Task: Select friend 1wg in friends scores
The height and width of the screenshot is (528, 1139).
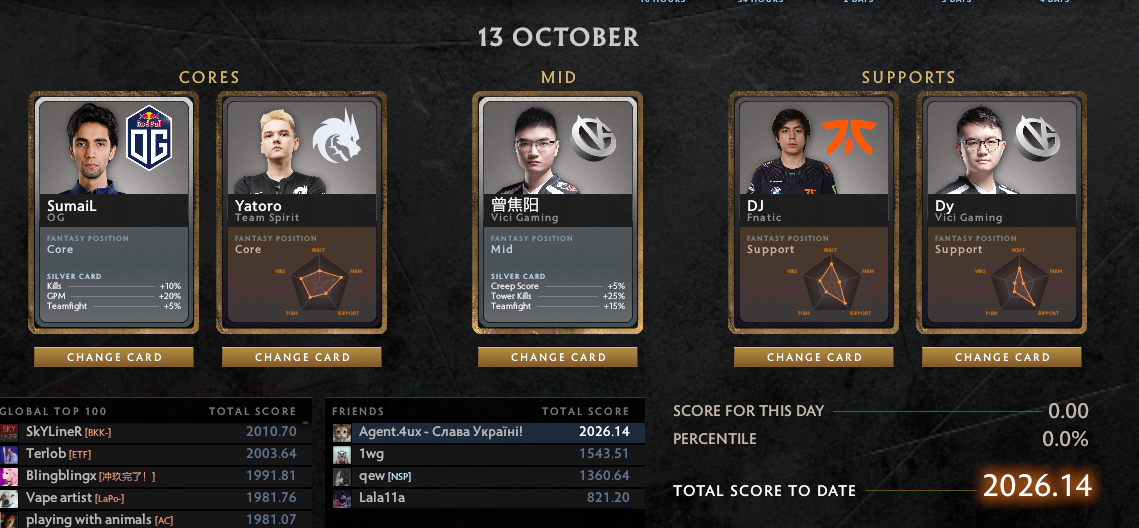Action: [x=486, y=454]
